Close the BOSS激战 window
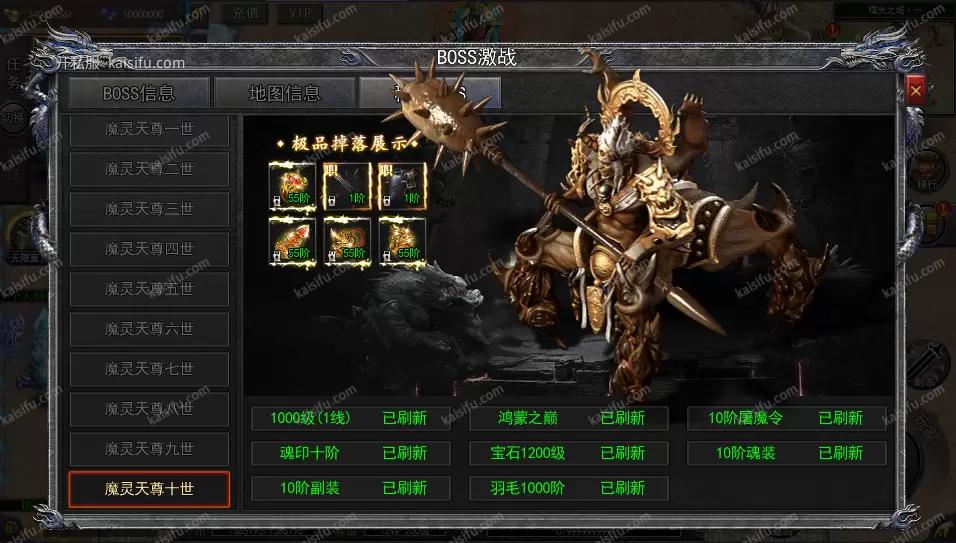Viewport: 956px width, 543px height. [915, 91]
